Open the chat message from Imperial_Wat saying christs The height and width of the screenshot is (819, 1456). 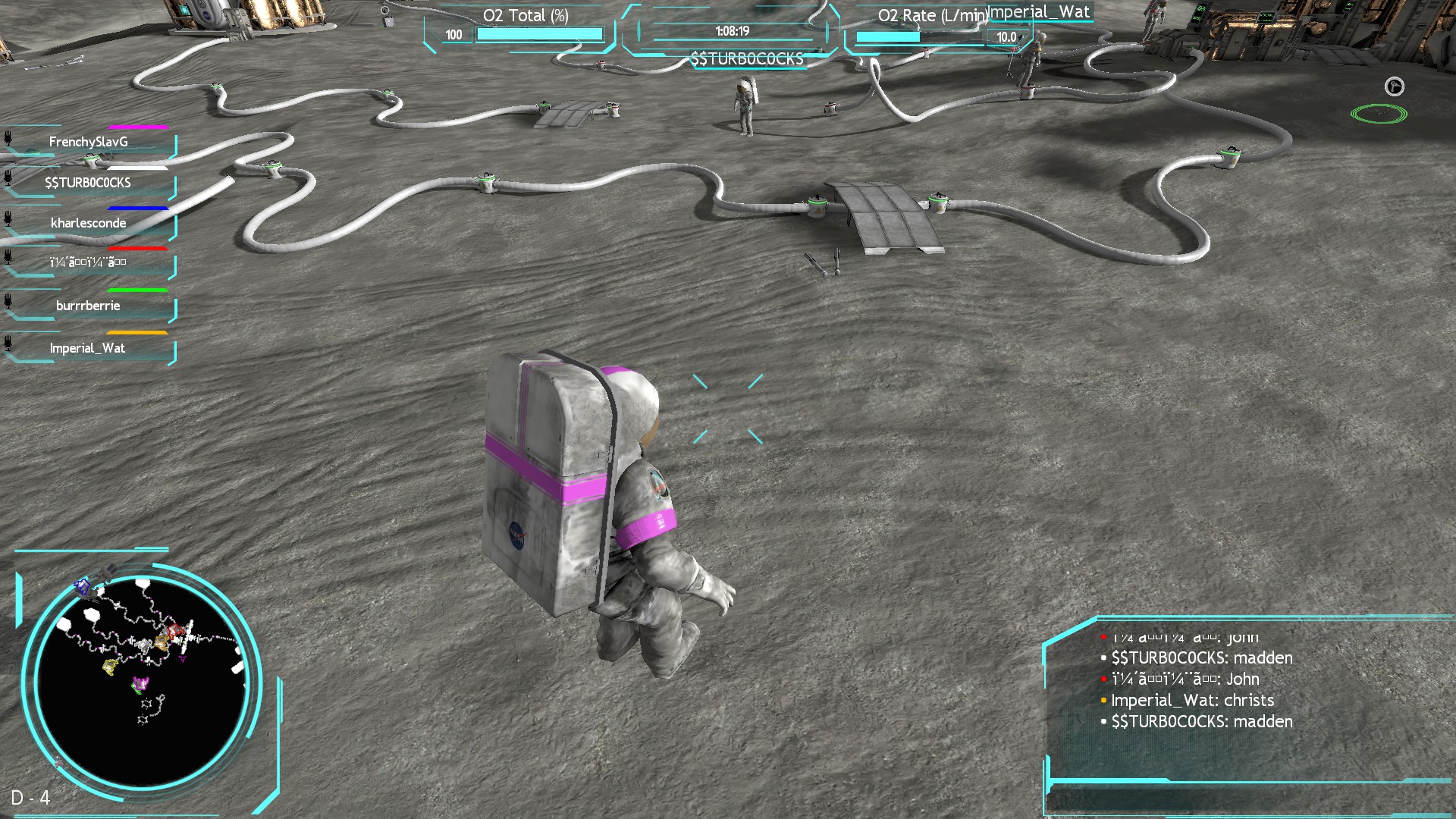pos(1181,700)
